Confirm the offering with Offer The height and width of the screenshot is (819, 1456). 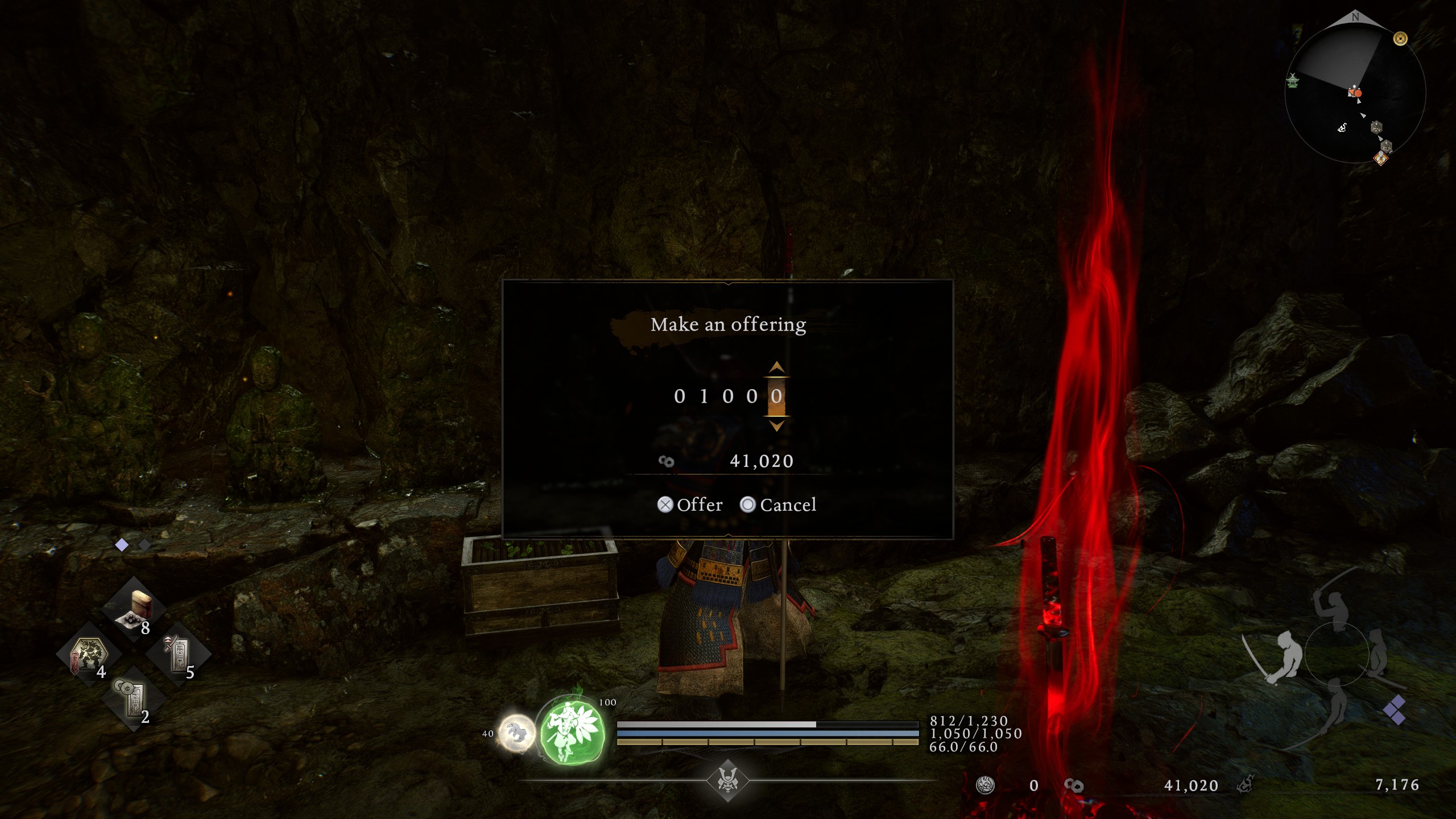point(690,505)
